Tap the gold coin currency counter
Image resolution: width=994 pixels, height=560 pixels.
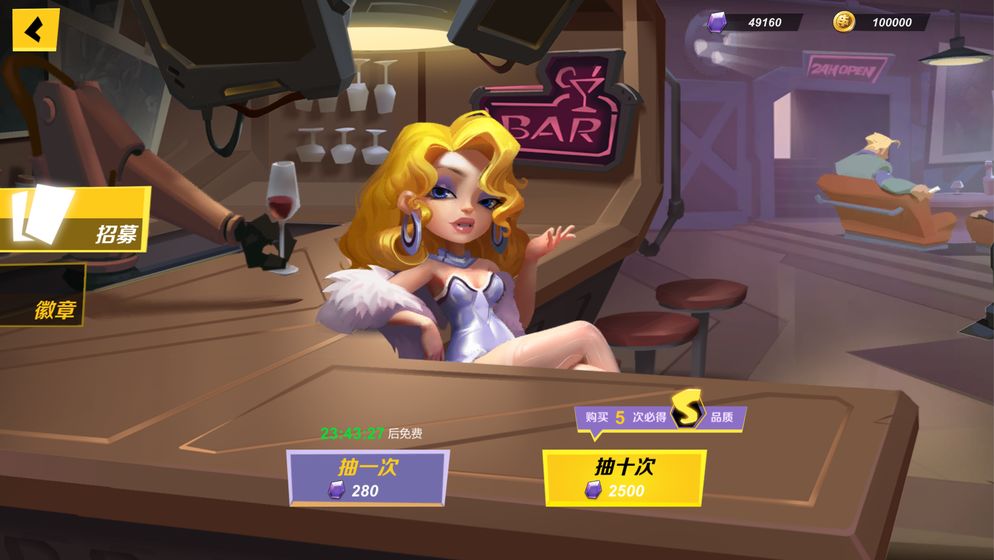(x=878, y=22)
